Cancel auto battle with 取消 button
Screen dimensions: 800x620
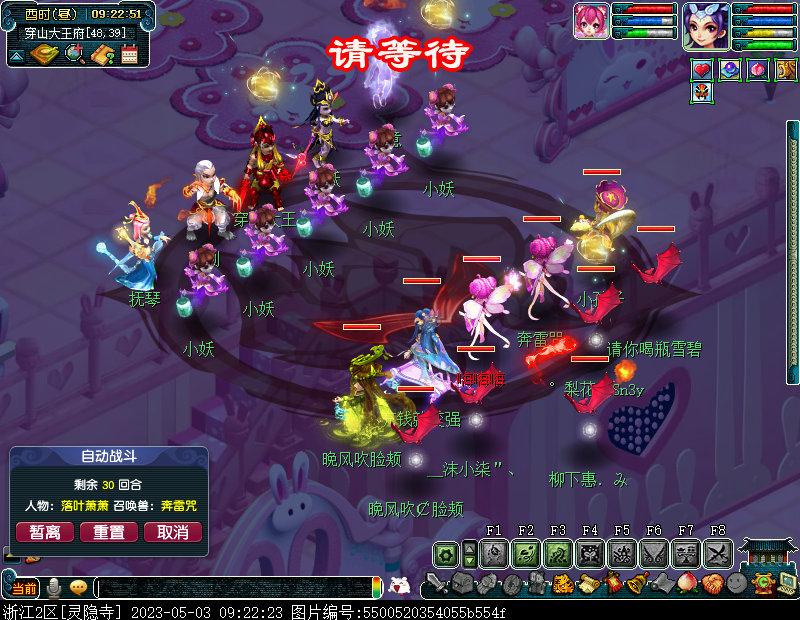pyautogui.click(x=173, y=532)
